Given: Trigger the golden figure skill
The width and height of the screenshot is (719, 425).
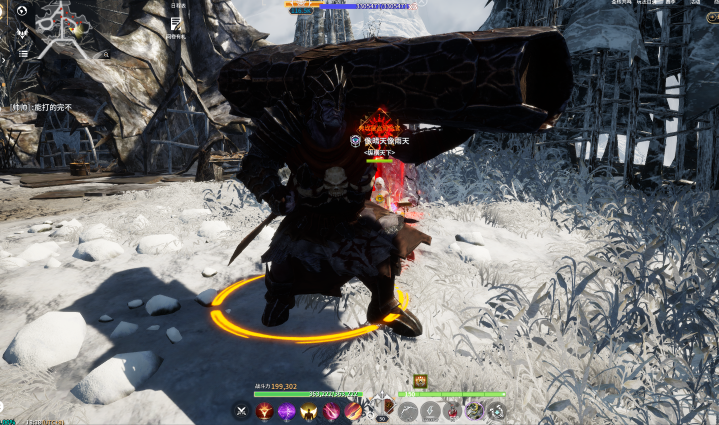Looking at the screenshot, I should tap(309, 411).
